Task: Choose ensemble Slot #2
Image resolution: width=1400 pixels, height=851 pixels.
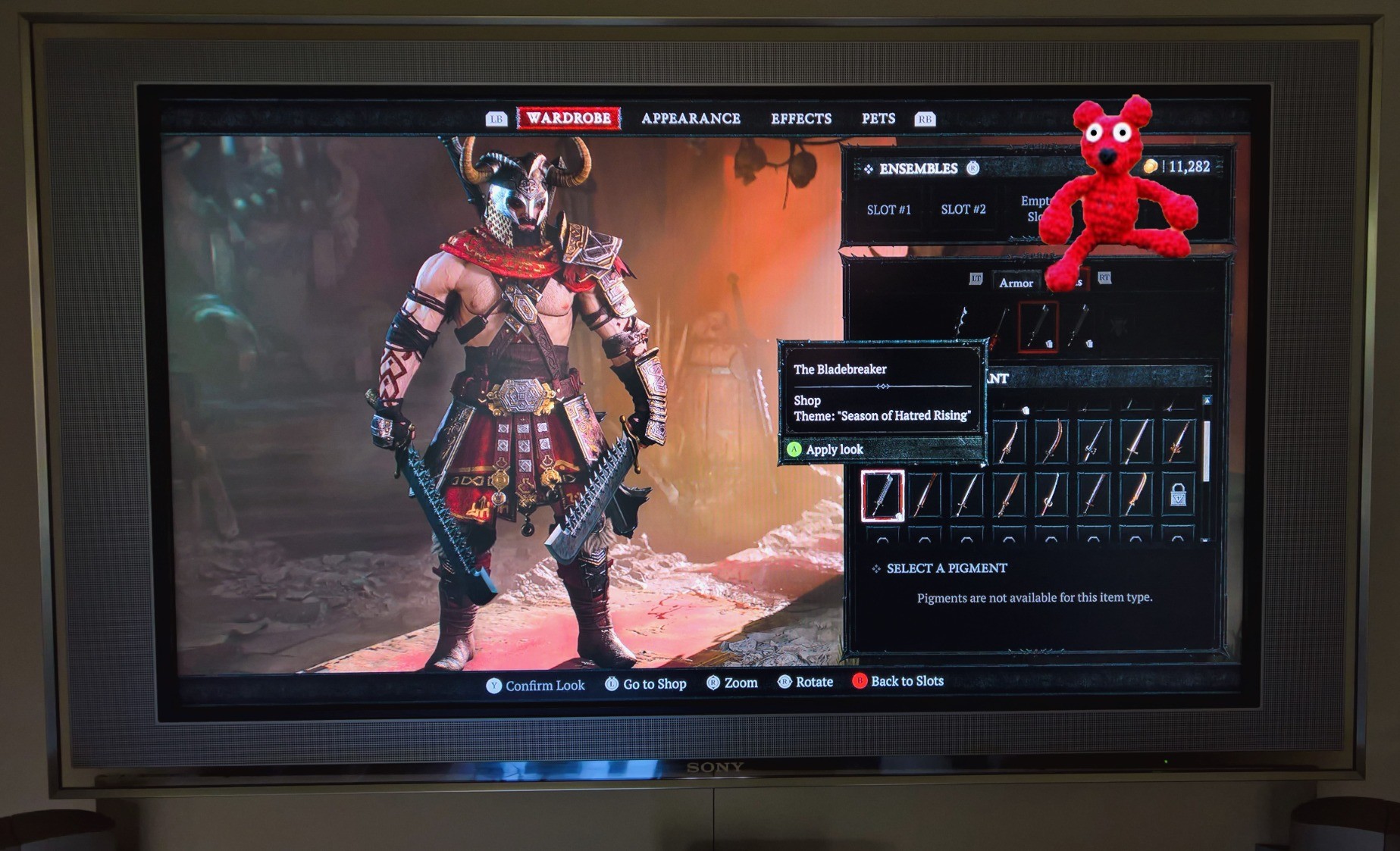Action: pos(963,209)
